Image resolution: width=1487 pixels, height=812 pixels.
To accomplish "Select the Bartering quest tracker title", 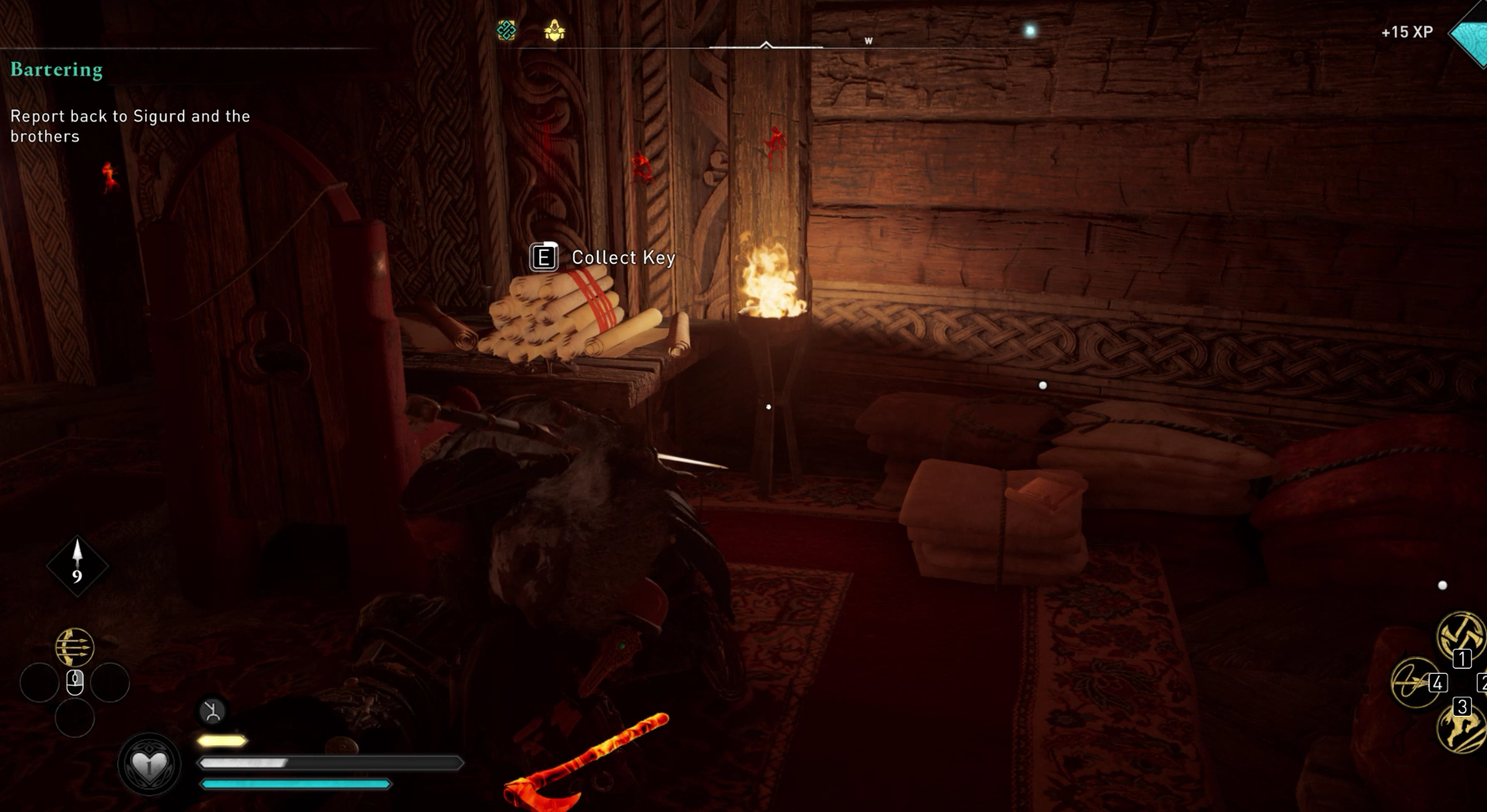I will coord(56,69).
